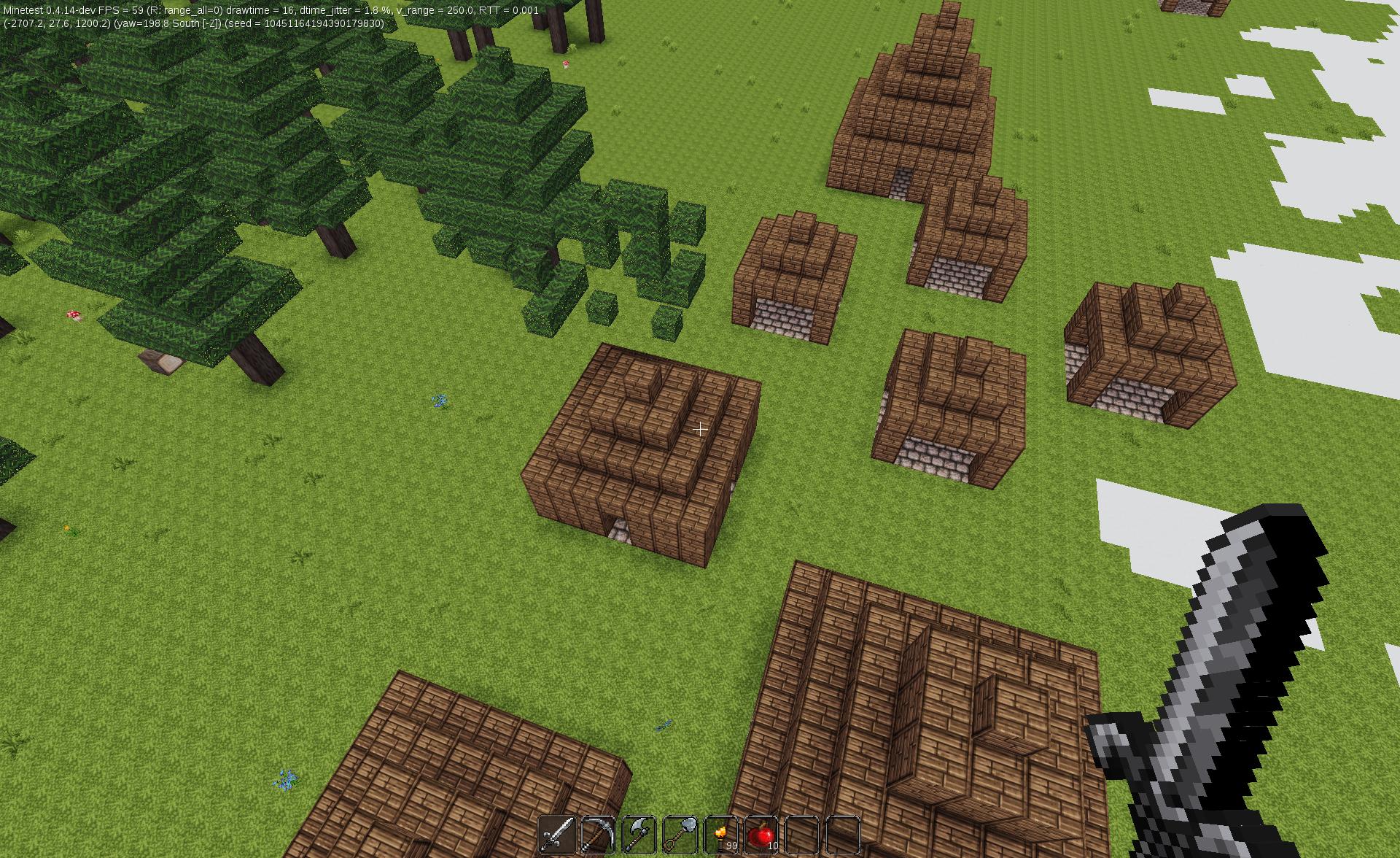1400x858 pixels.
Task: Equip the axe from the hotbar
Action: (639, 835)
